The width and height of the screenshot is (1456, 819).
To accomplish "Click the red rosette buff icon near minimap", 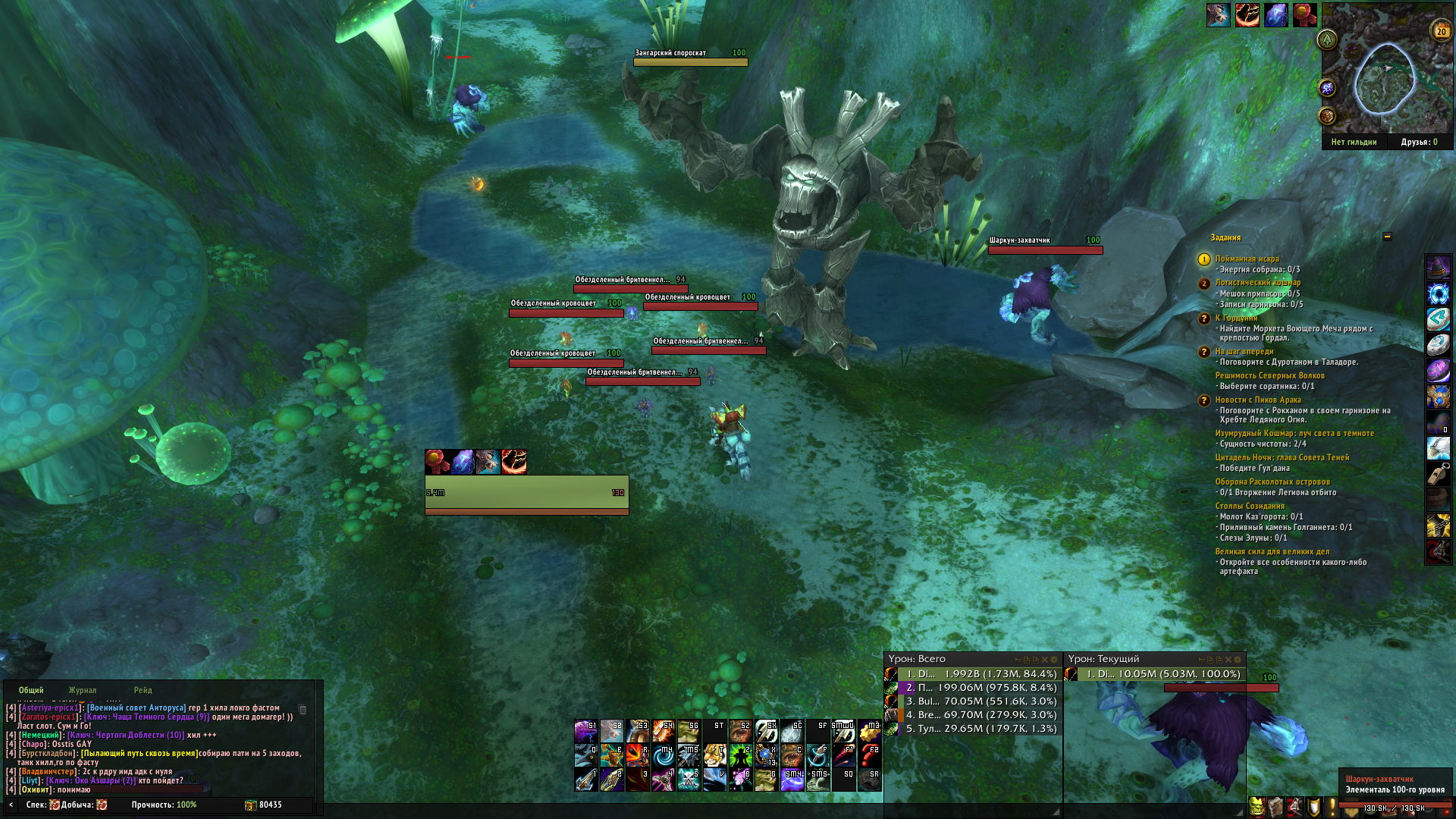I will 1304,15.
